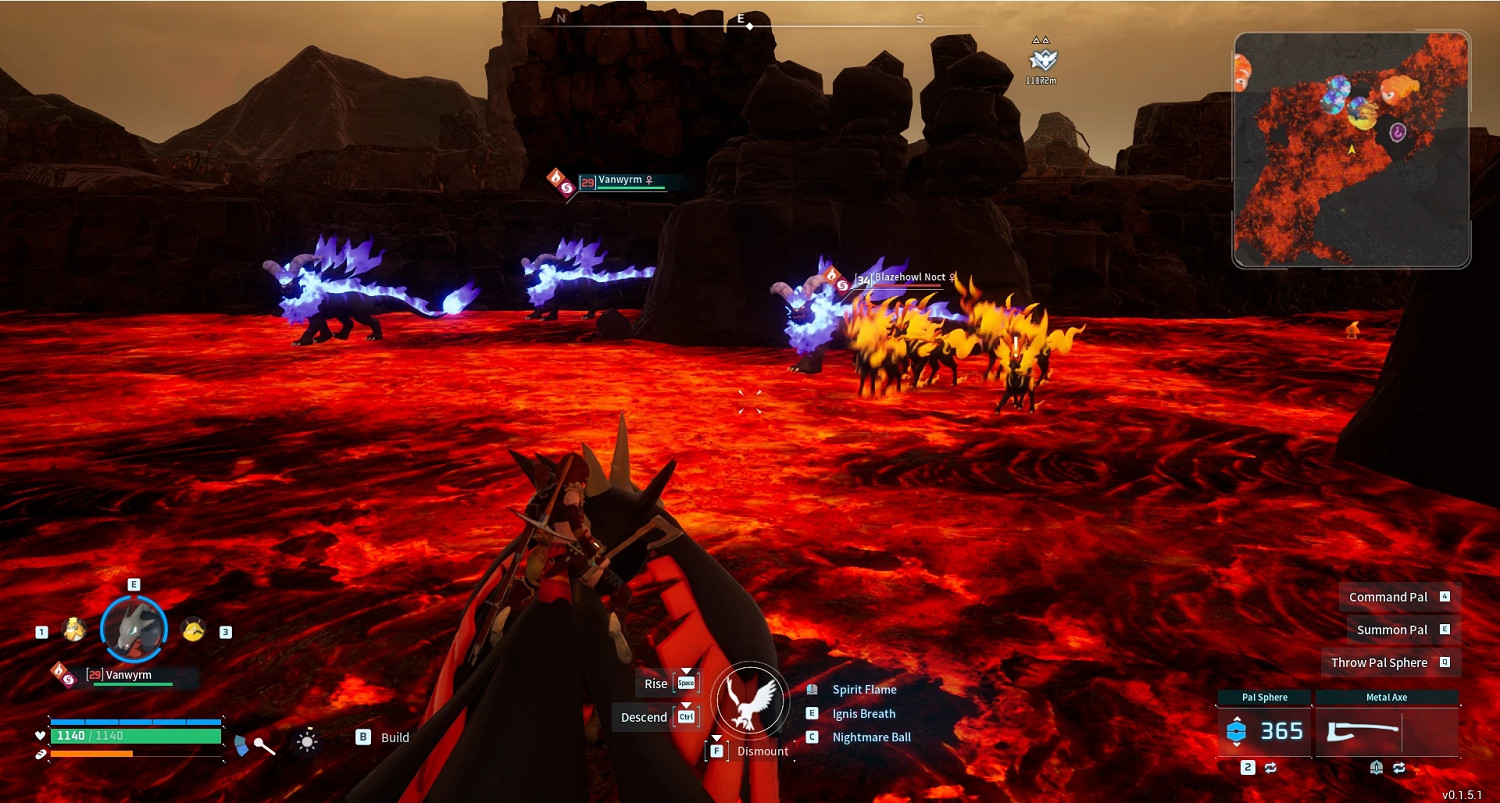
Task: Activate the Spirit Flame skill
Action: [x=864, y=689]
